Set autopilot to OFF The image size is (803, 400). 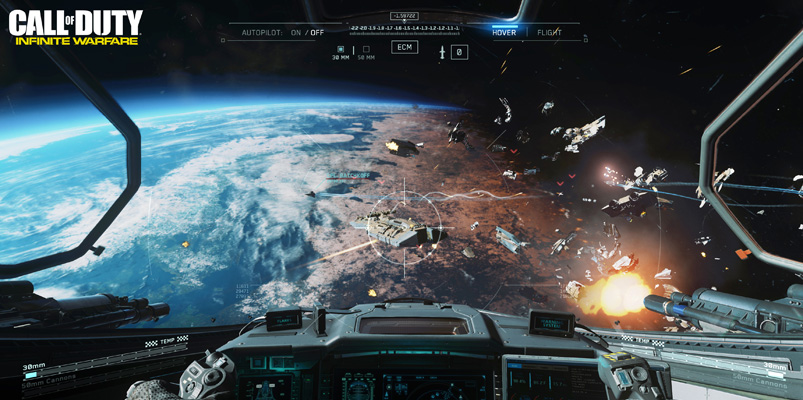coord(317,32)
